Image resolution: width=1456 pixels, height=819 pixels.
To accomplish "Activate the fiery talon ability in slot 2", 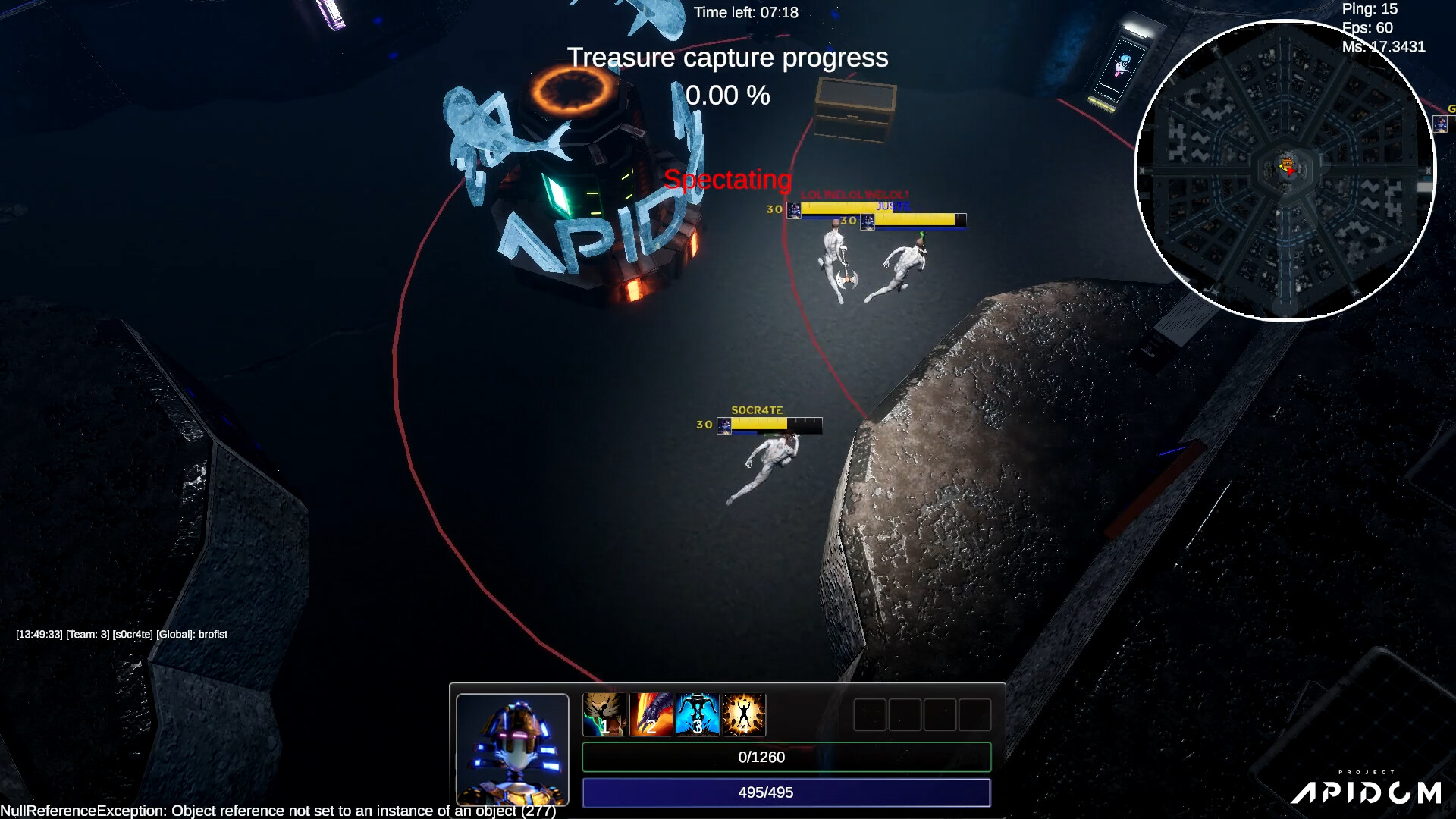I will click(650, 714).
